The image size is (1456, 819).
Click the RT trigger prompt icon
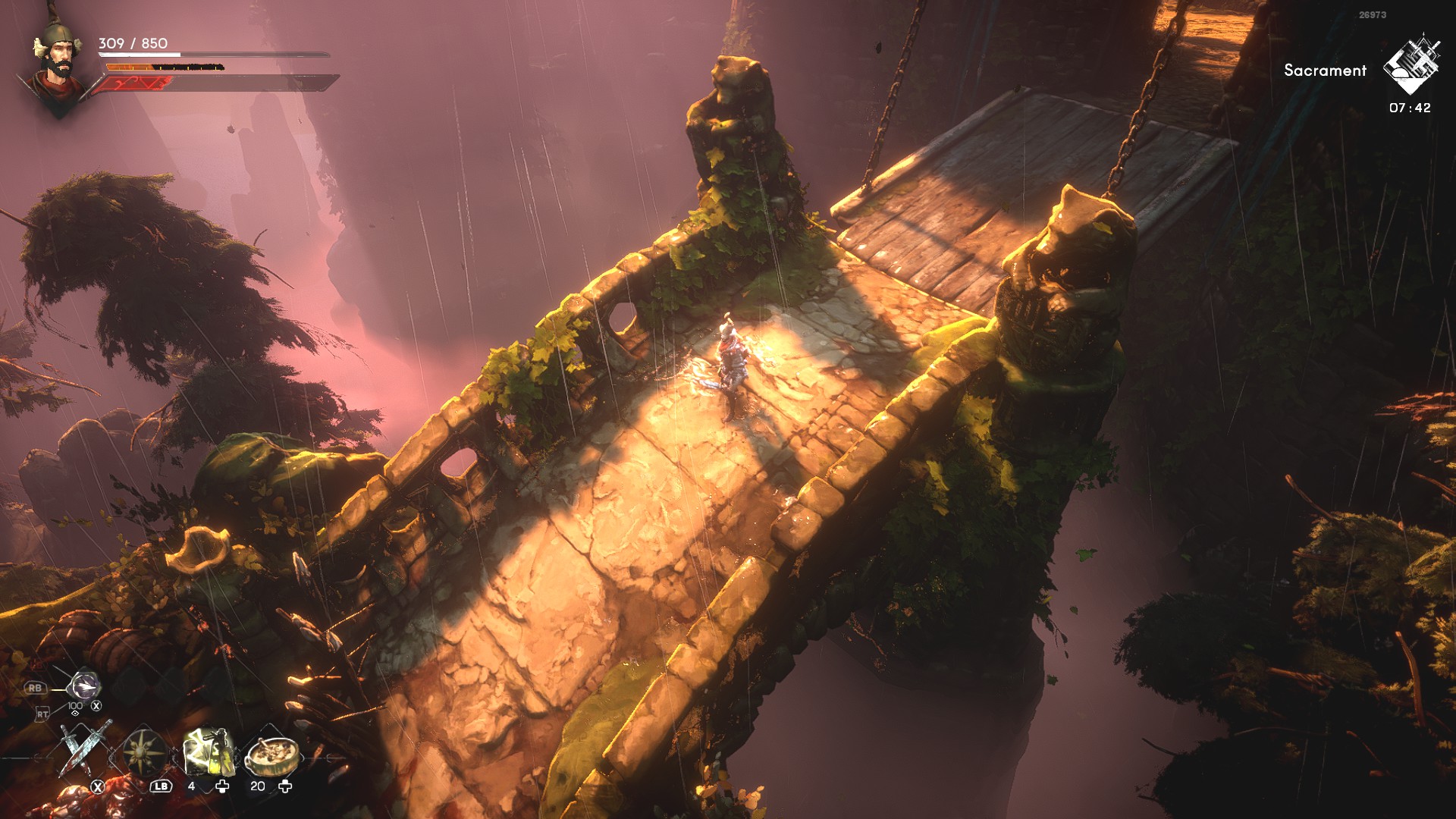point(43,714)
